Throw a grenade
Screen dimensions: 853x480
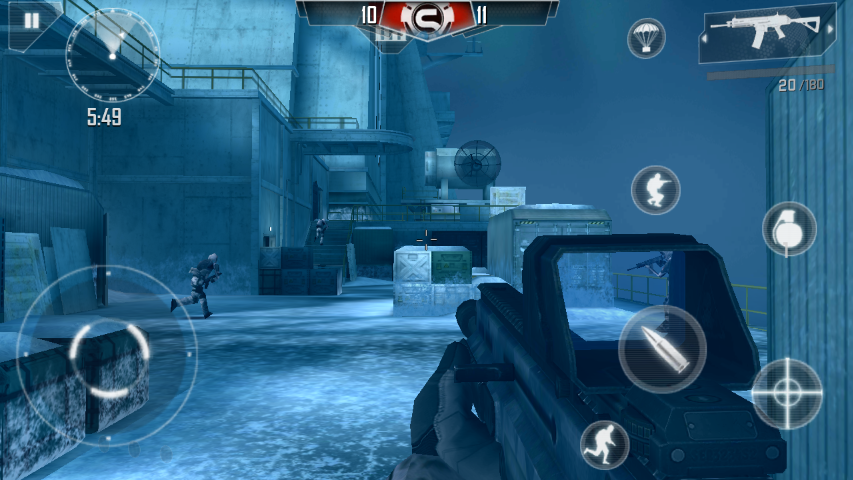click(789, 228)
